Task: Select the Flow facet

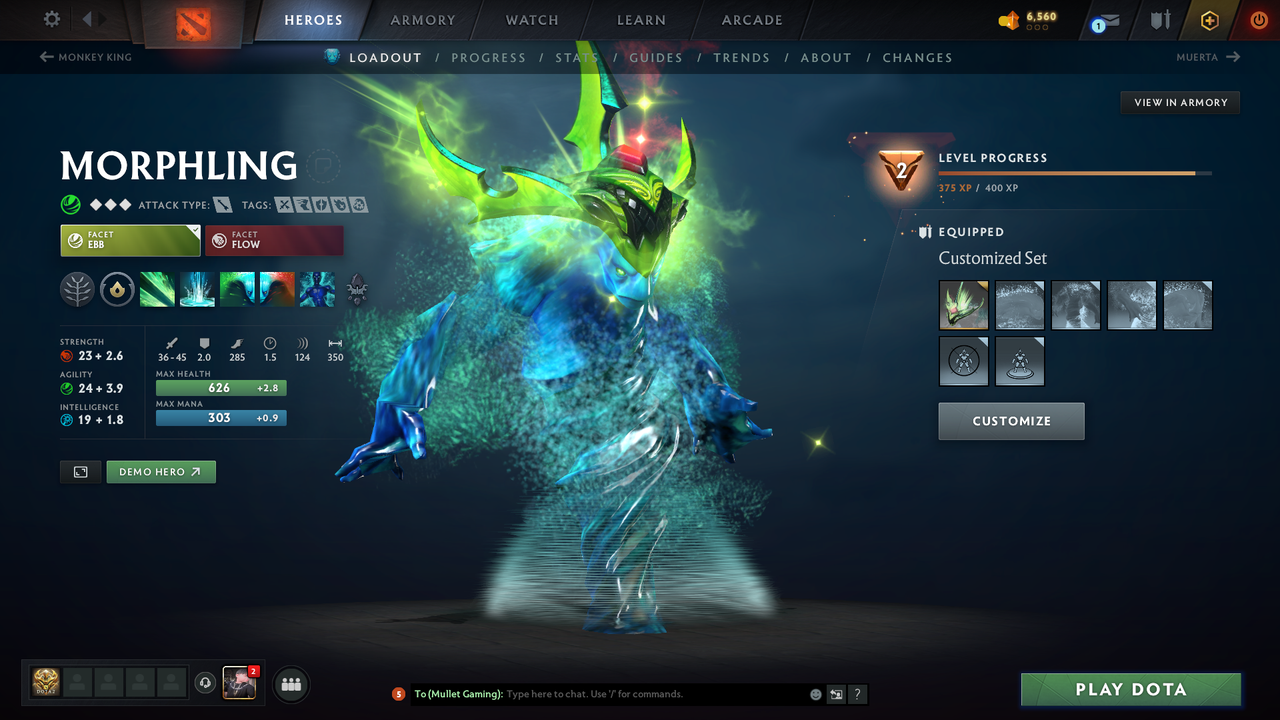Action: coord(274,240)
